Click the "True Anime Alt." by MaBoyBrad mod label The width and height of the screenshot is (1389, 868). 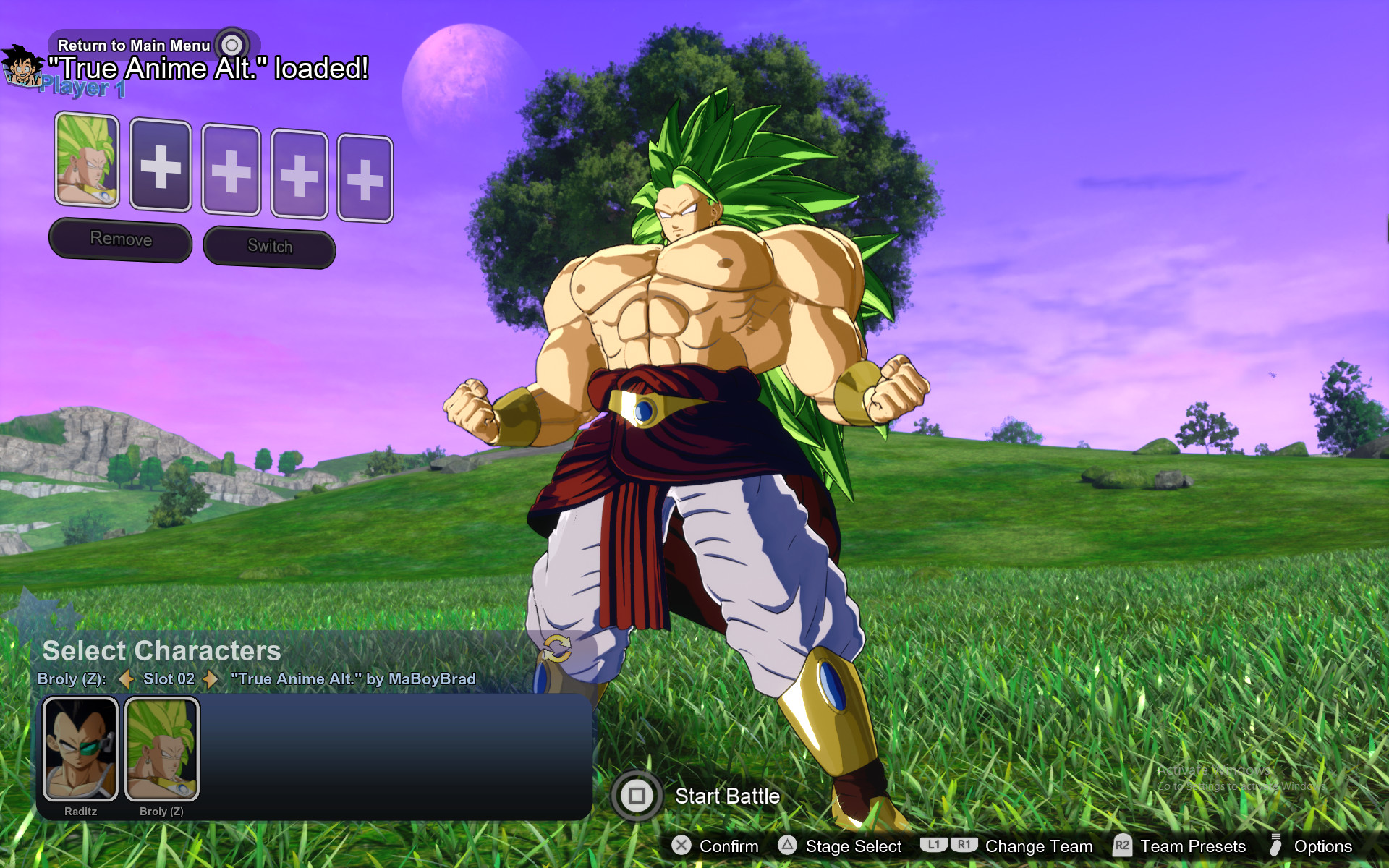[x=352, y=679]
